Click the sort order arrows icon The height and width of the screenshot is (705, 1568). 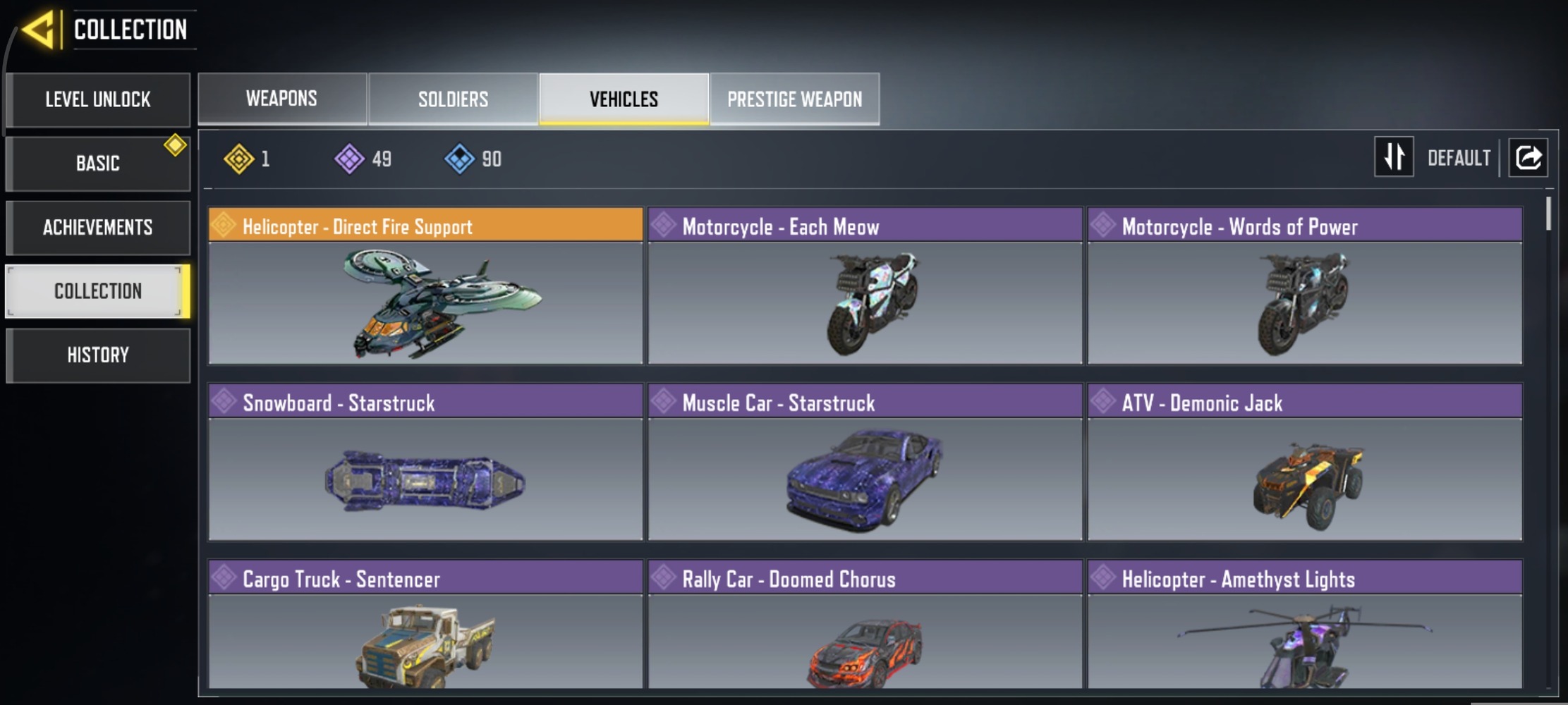[1394, 157]
